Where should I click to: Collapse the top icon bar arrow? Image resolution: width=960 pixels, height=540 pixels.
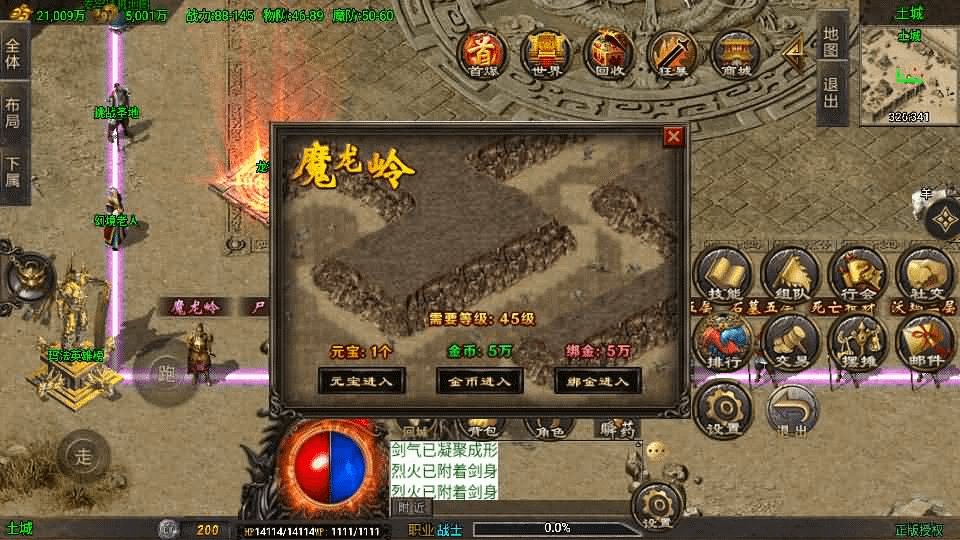793,52
